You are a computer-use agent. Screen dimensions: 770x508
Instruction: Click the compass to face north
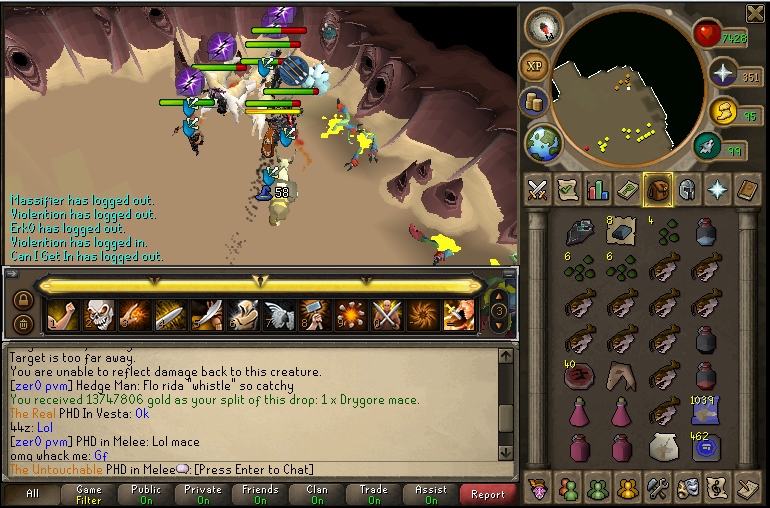(541, 25)
